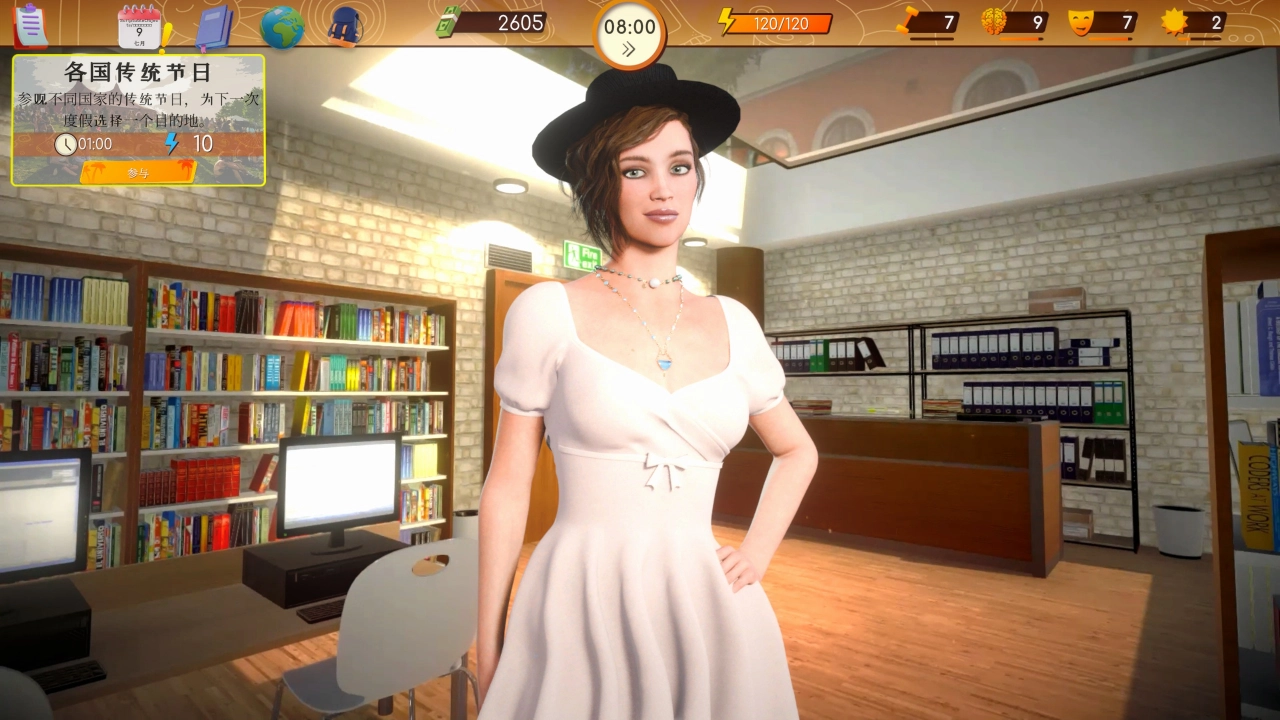
Task: Click the 参与 participate button
Action: point(138,173)
